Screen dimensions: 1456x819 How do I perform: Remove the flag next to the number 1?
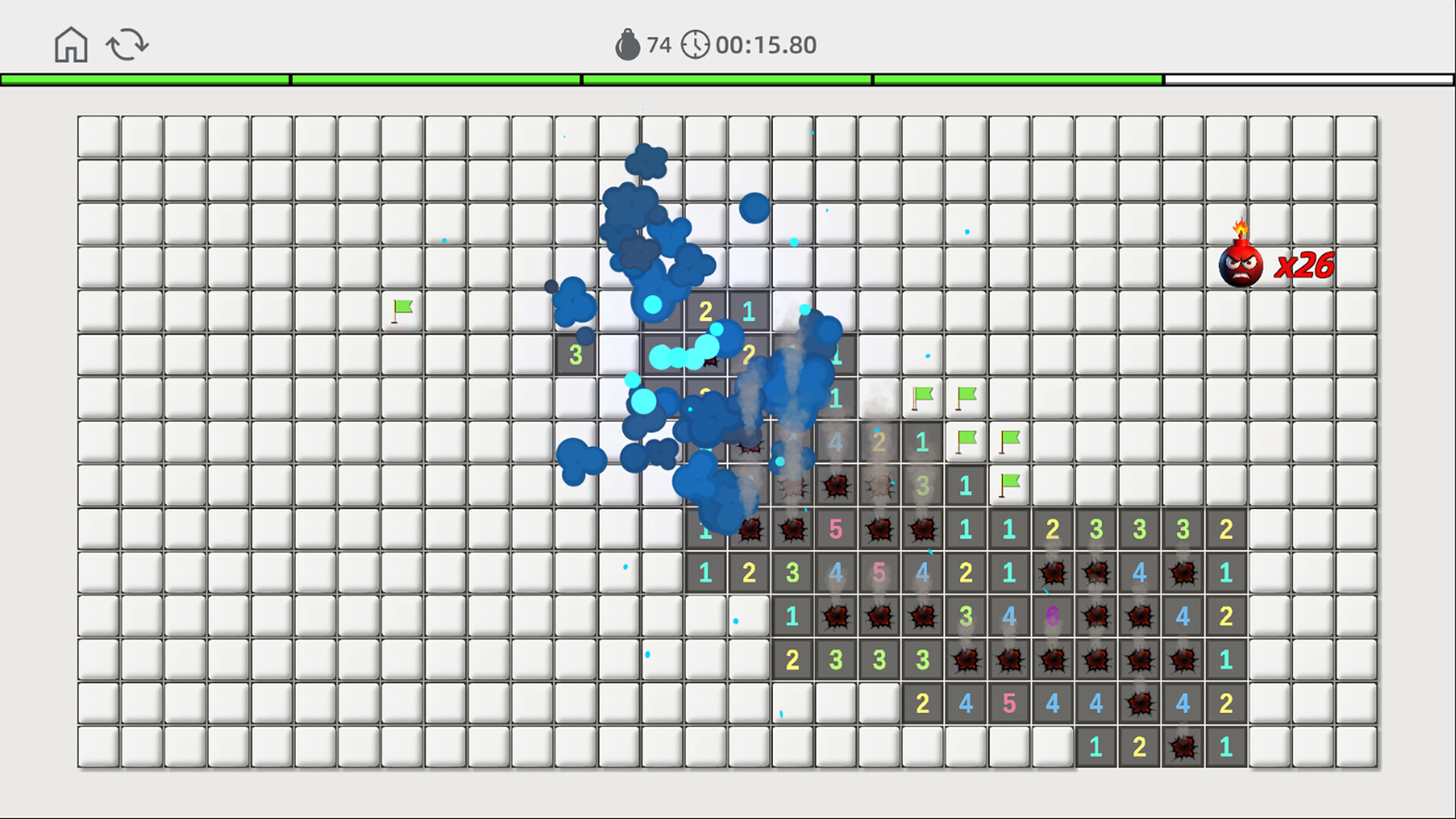pyautogui.click(x=1009, y=484)
